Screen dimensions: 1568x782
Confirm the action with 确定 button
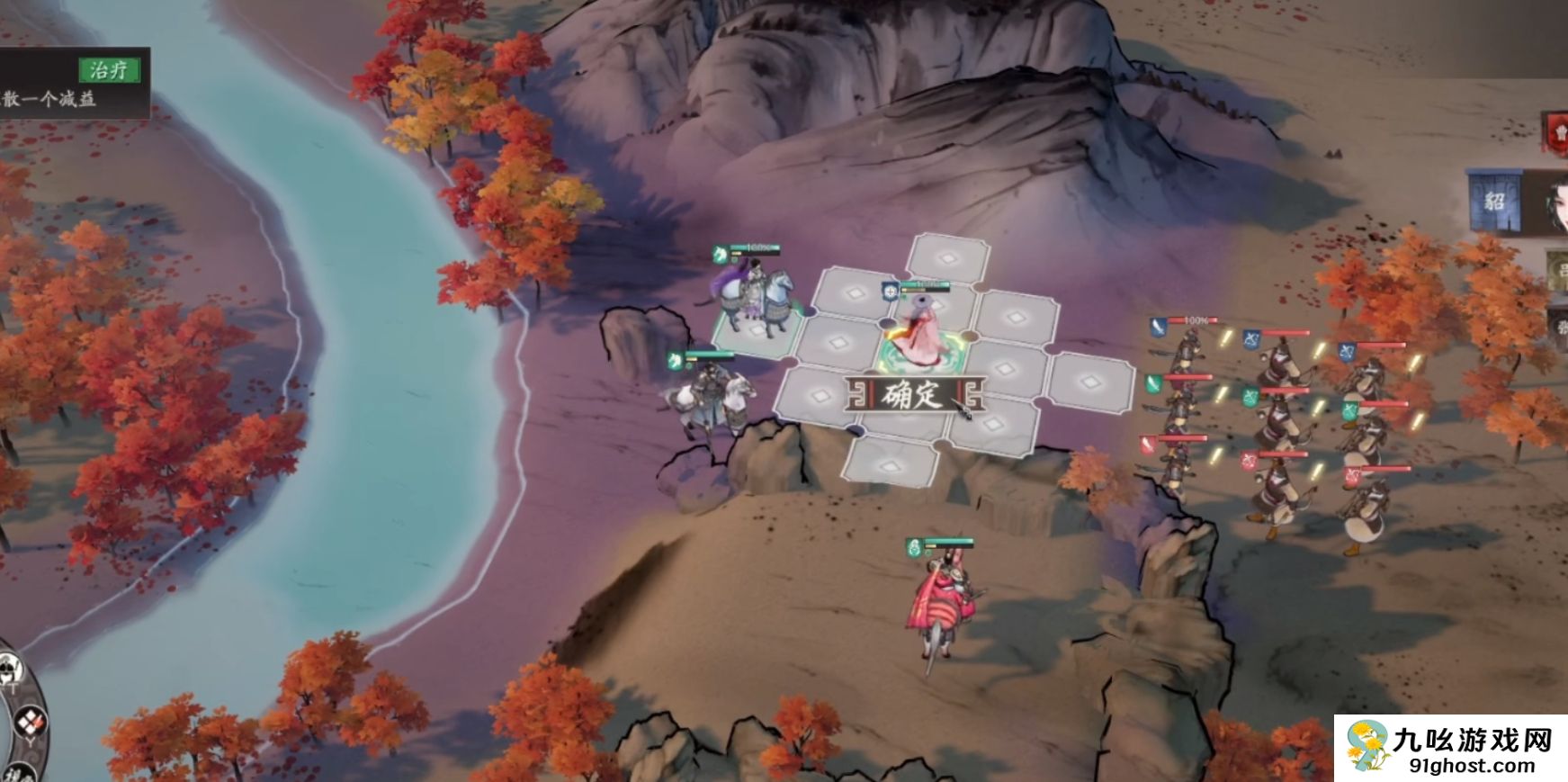tap(914, 395)
